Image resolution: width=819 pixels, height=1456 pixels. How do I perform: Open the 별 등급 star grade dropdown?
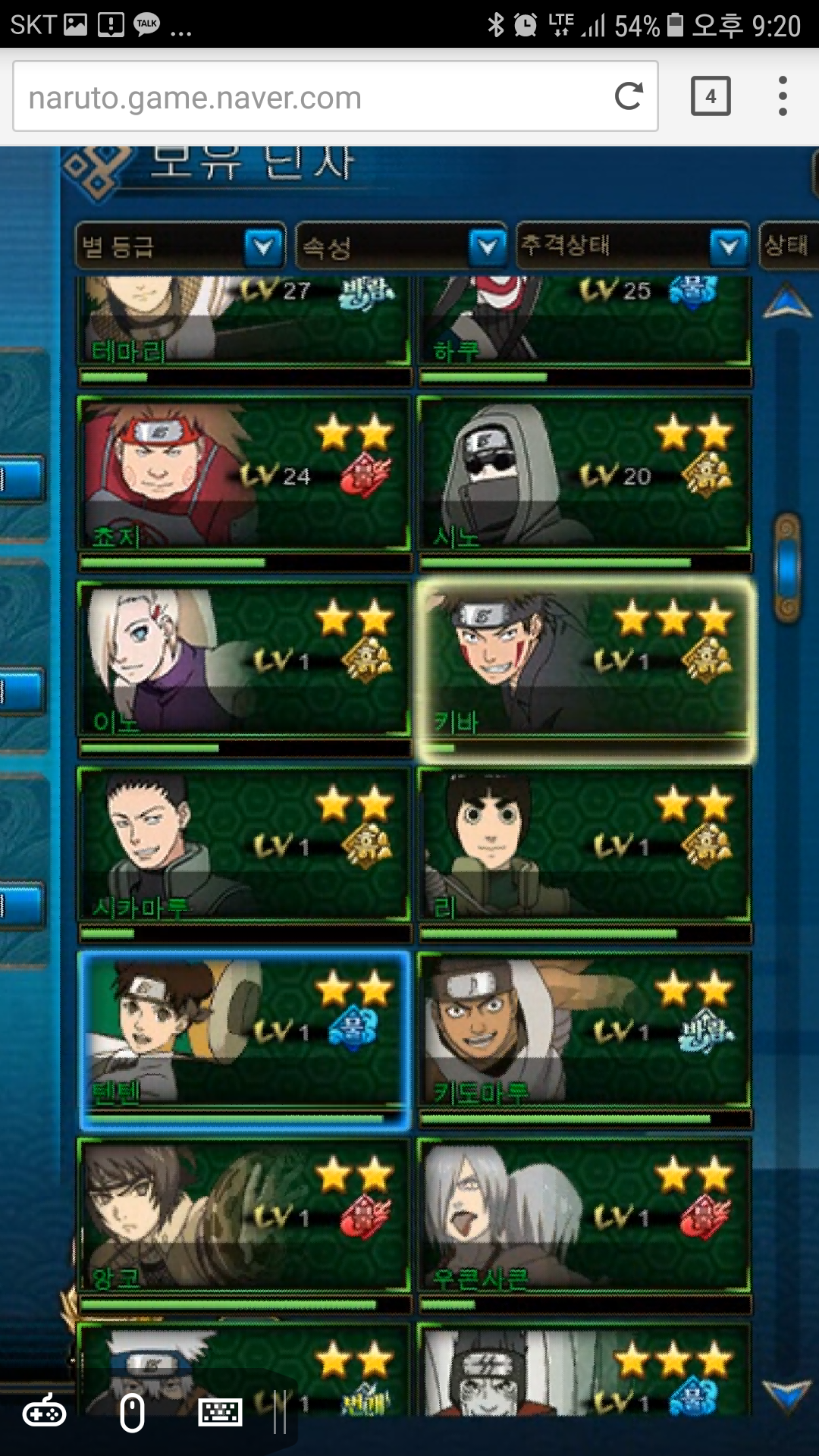pos(180,246)
